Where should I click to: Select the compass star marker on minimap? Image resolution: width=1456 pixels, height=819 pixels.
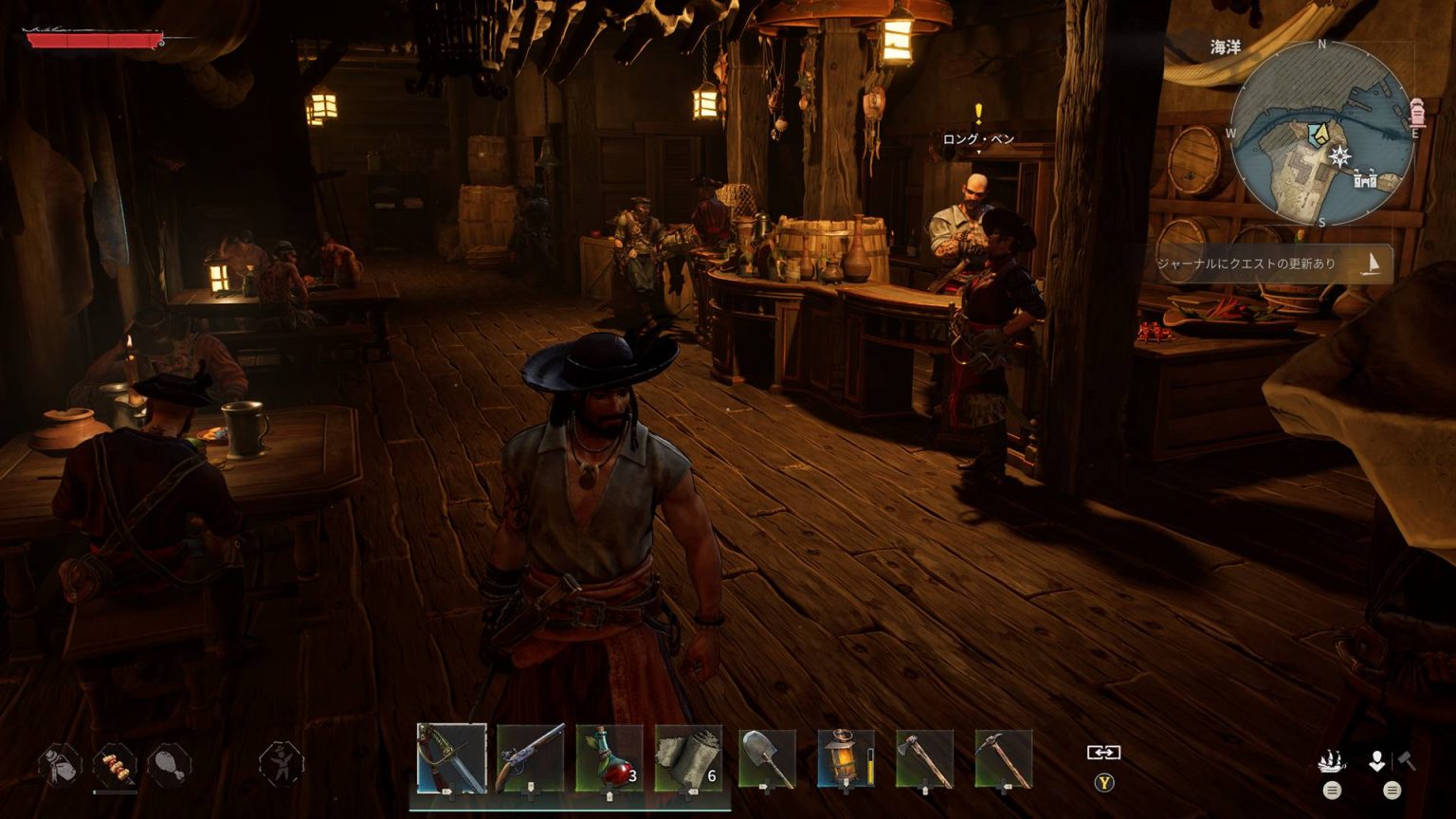pos(1339,155)
